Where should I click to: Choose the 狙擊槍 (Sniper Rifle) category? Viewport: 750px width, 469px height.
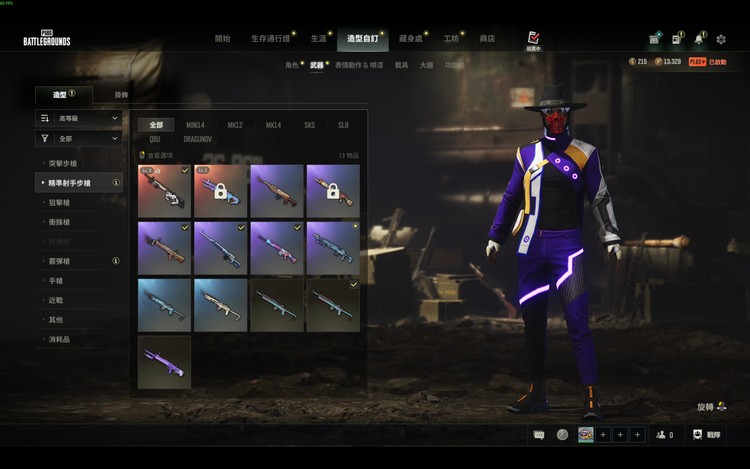(59, 203)
